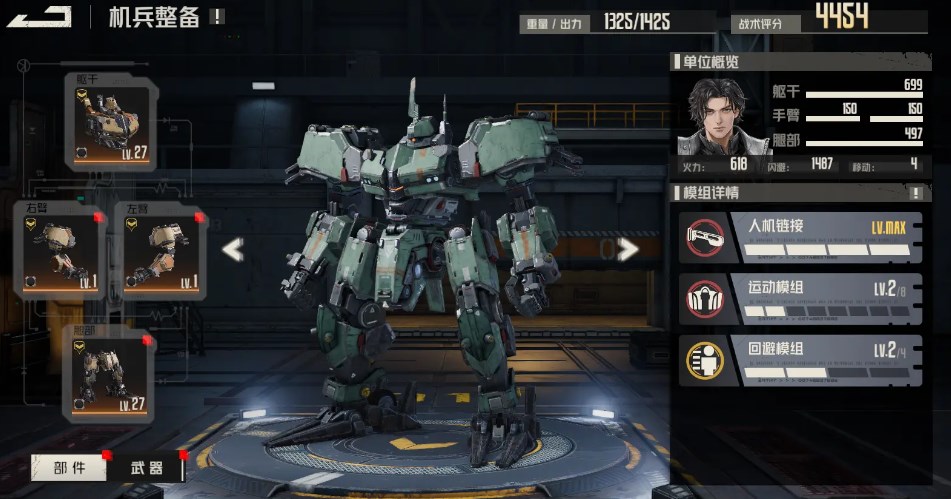Open the 回避模组 module entry
The width and height of the screenshot is (951, 499).
tap(801, 359)
